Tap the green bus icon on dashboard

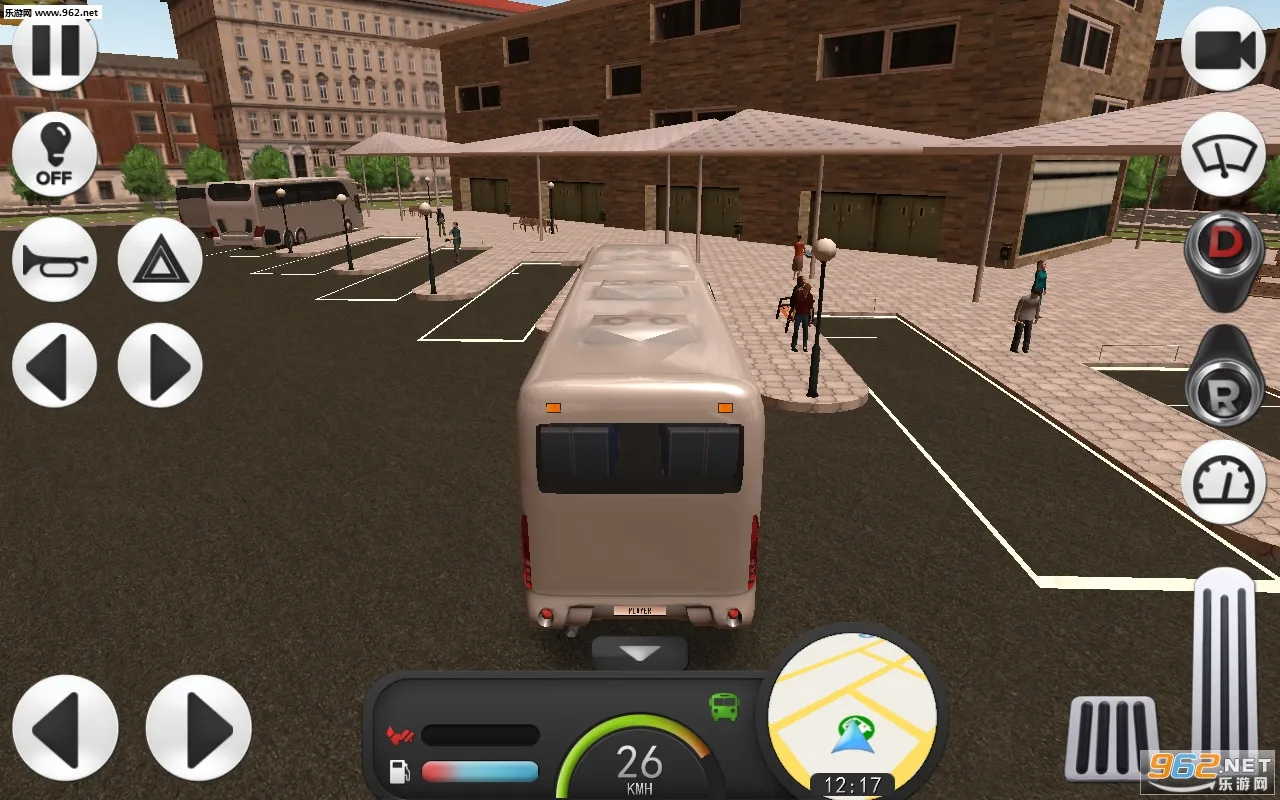click(x=724, y=707)
